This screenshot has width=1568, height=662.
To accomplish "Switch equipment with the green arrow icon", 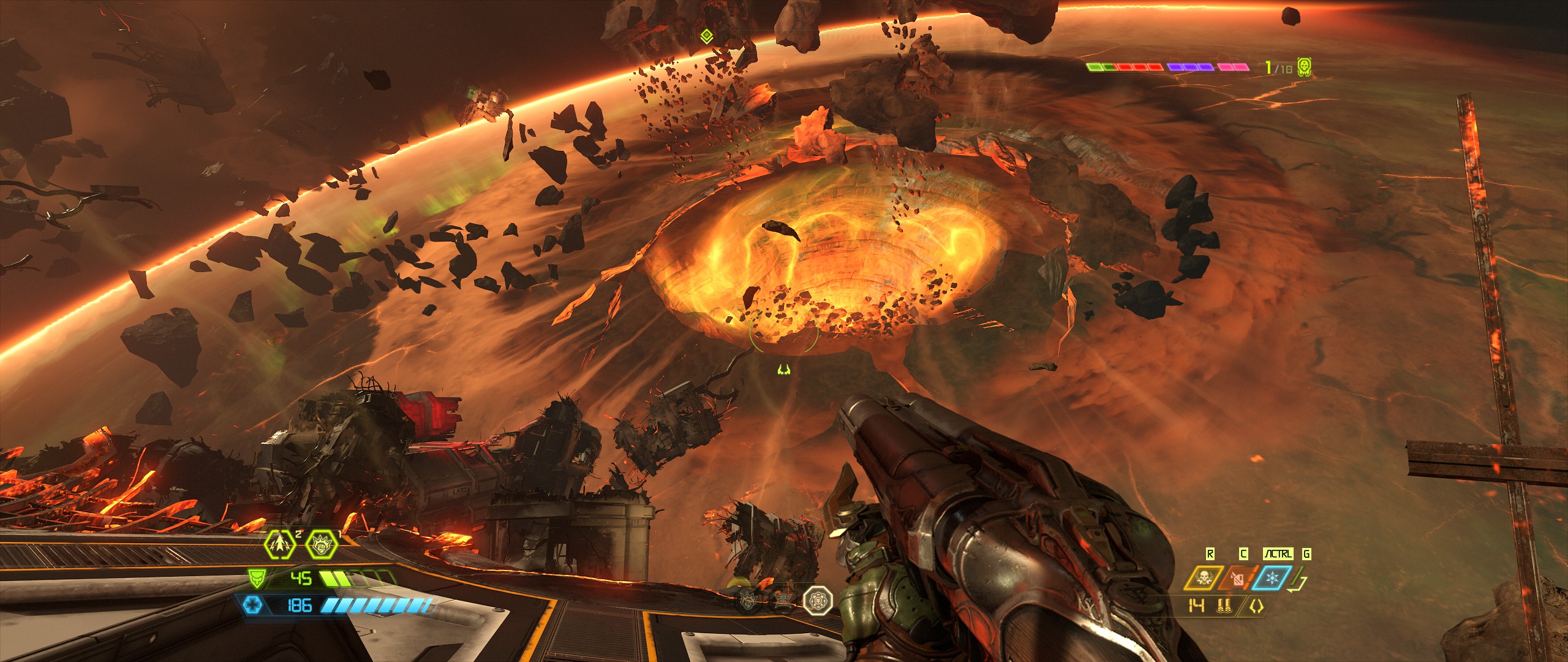I will tap(1297, 582).
